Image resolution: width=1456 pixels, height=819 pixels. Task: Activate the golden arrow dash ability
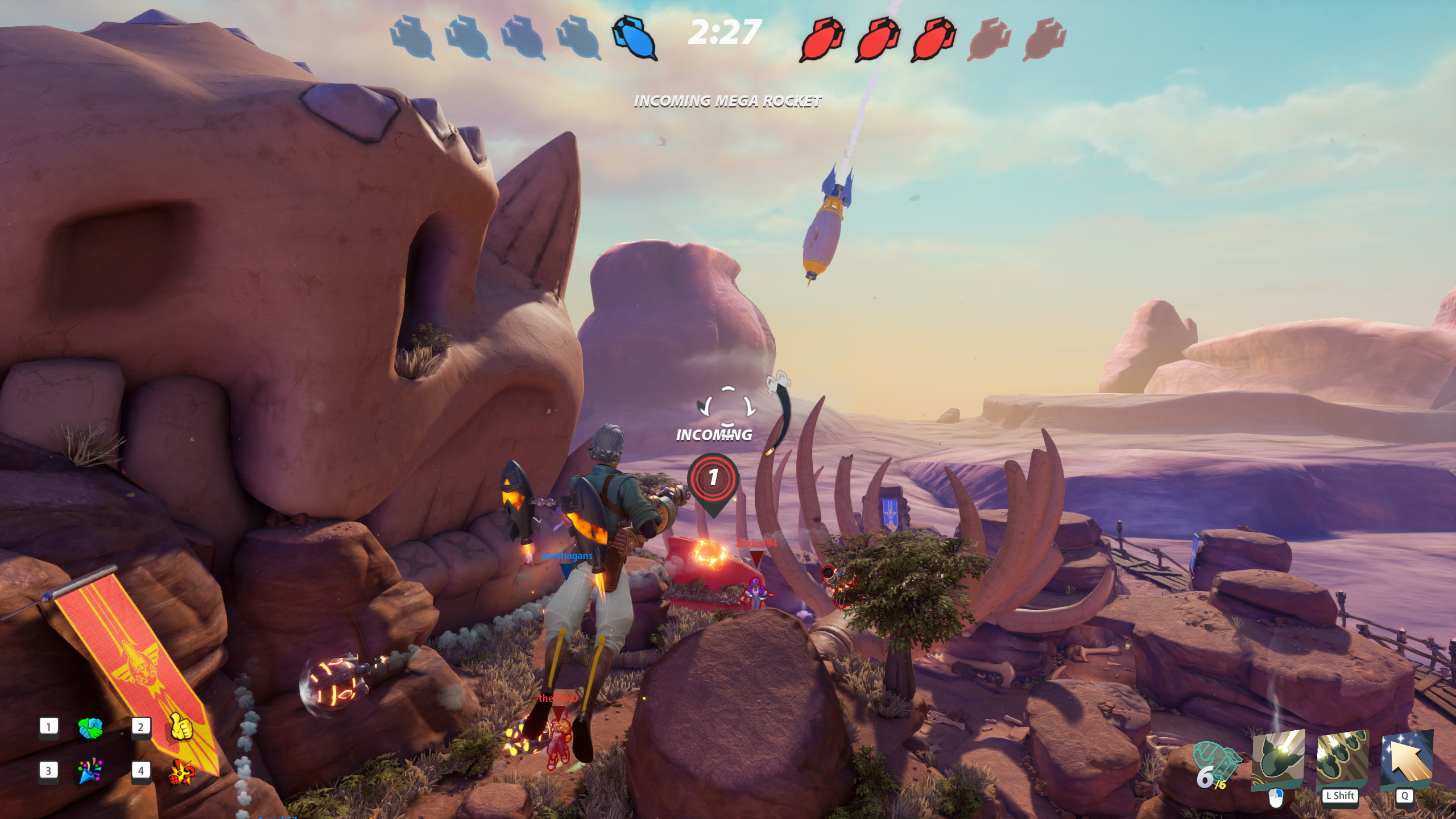tap(1407, 759)
